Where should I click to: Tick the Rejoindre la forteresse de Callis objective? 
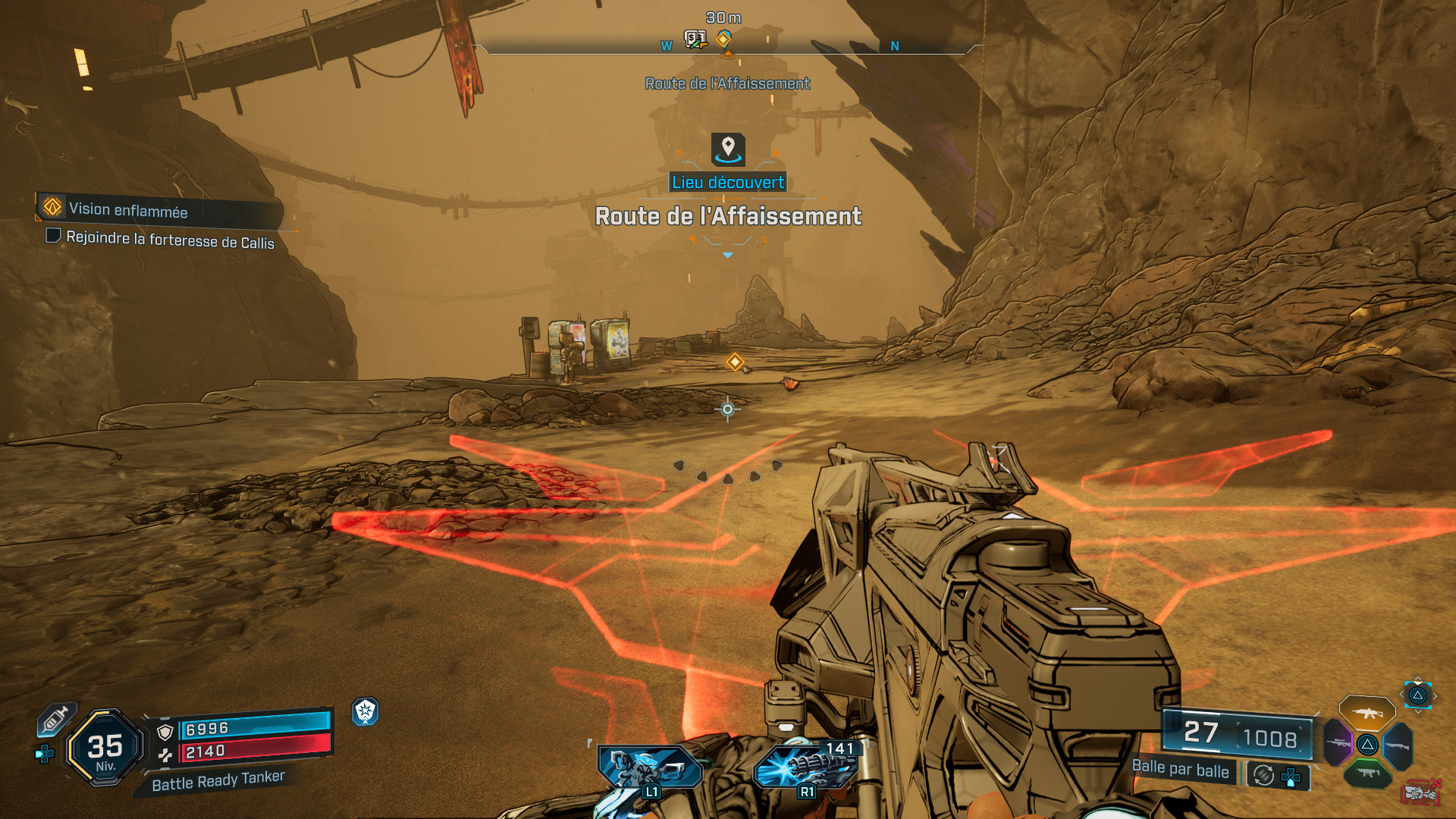[53, 236]
